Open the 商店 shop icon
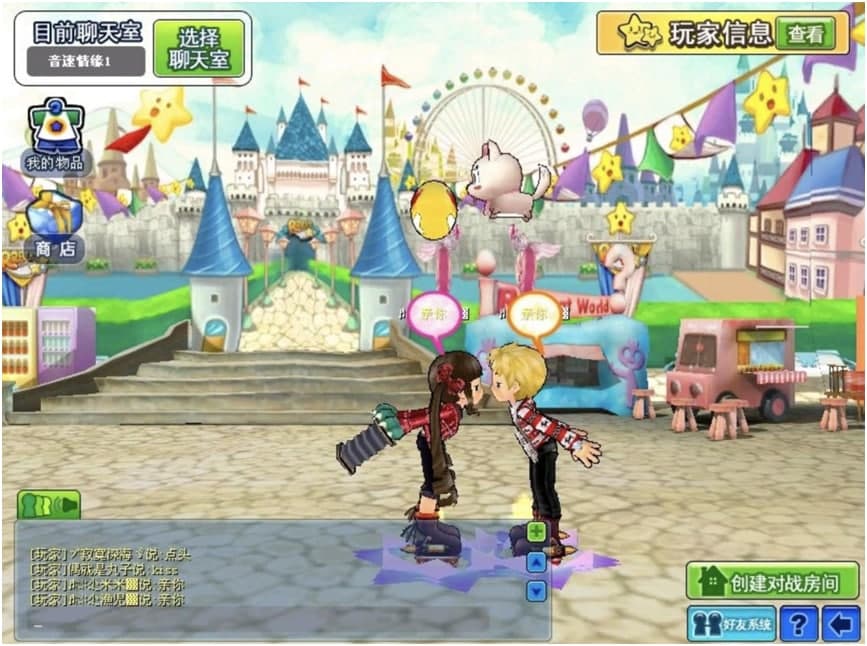867x646 pixels. tap(55, 228)
